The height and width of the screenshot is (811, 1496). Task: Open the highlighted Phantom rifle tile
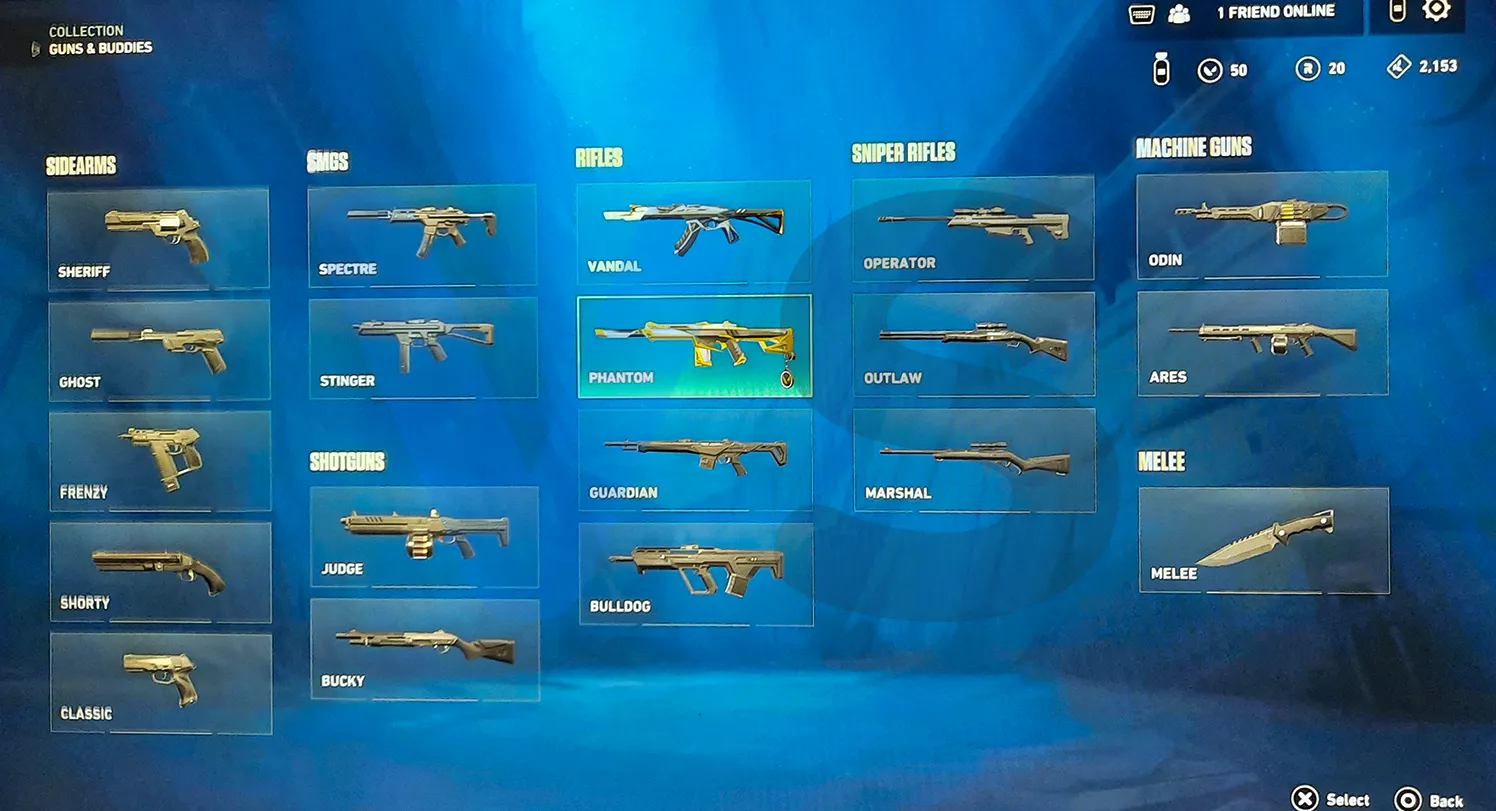695,346
